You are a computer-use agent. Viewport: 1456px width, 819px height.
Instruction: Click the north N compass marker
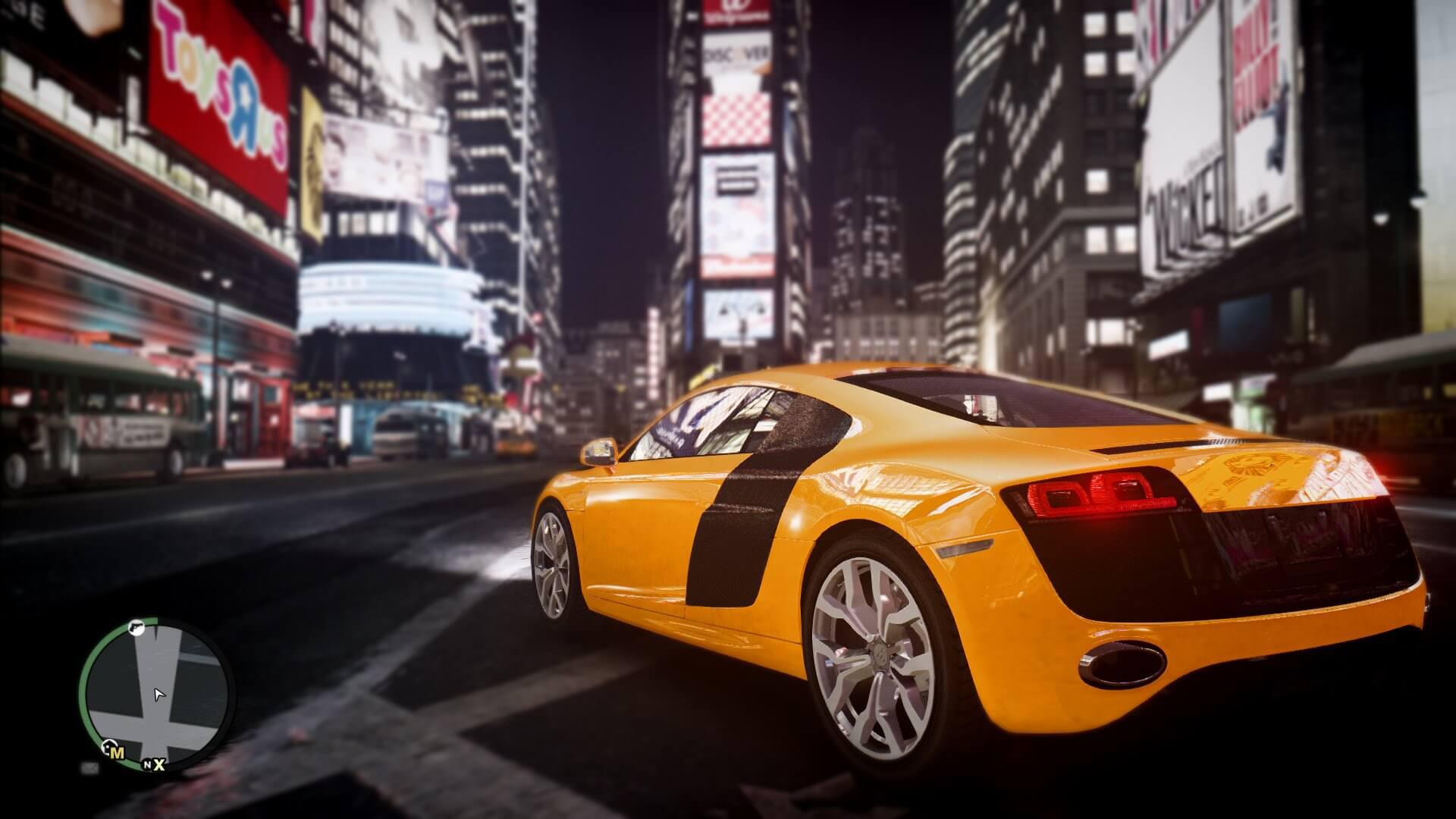(x=148, y=765)
